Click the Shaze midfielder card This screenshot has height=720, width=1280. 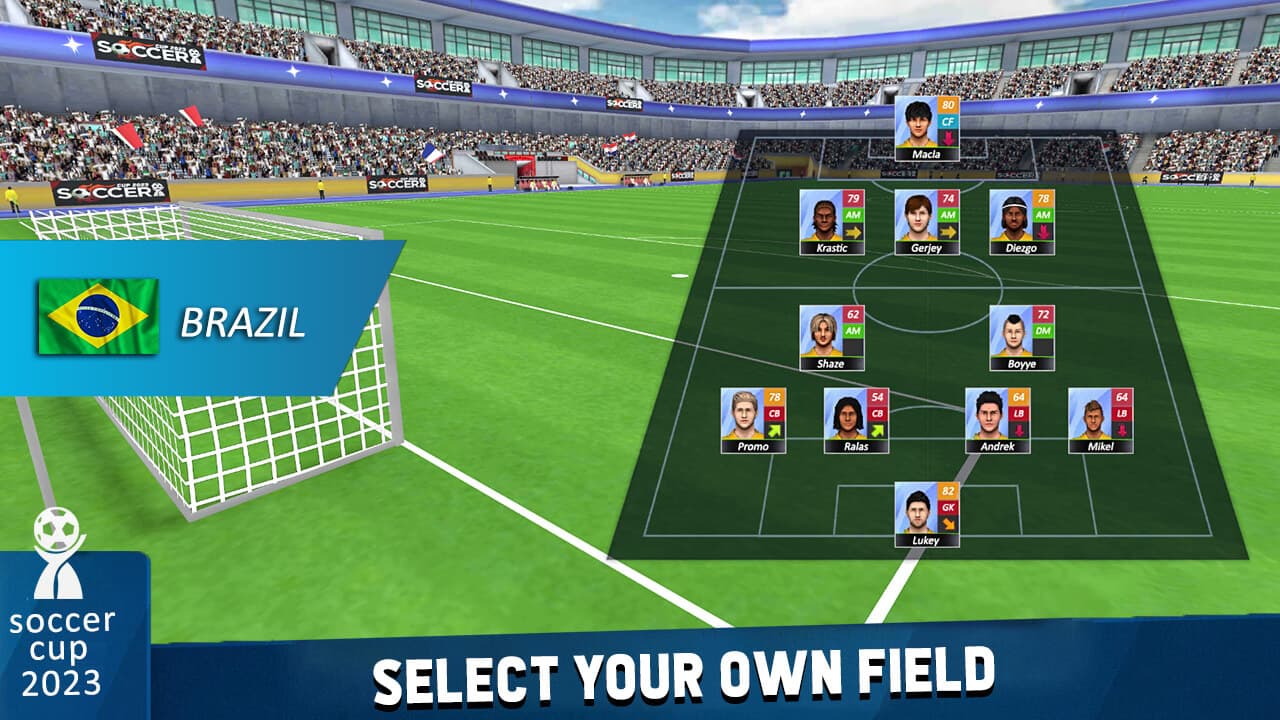click(x=831, y=338)
